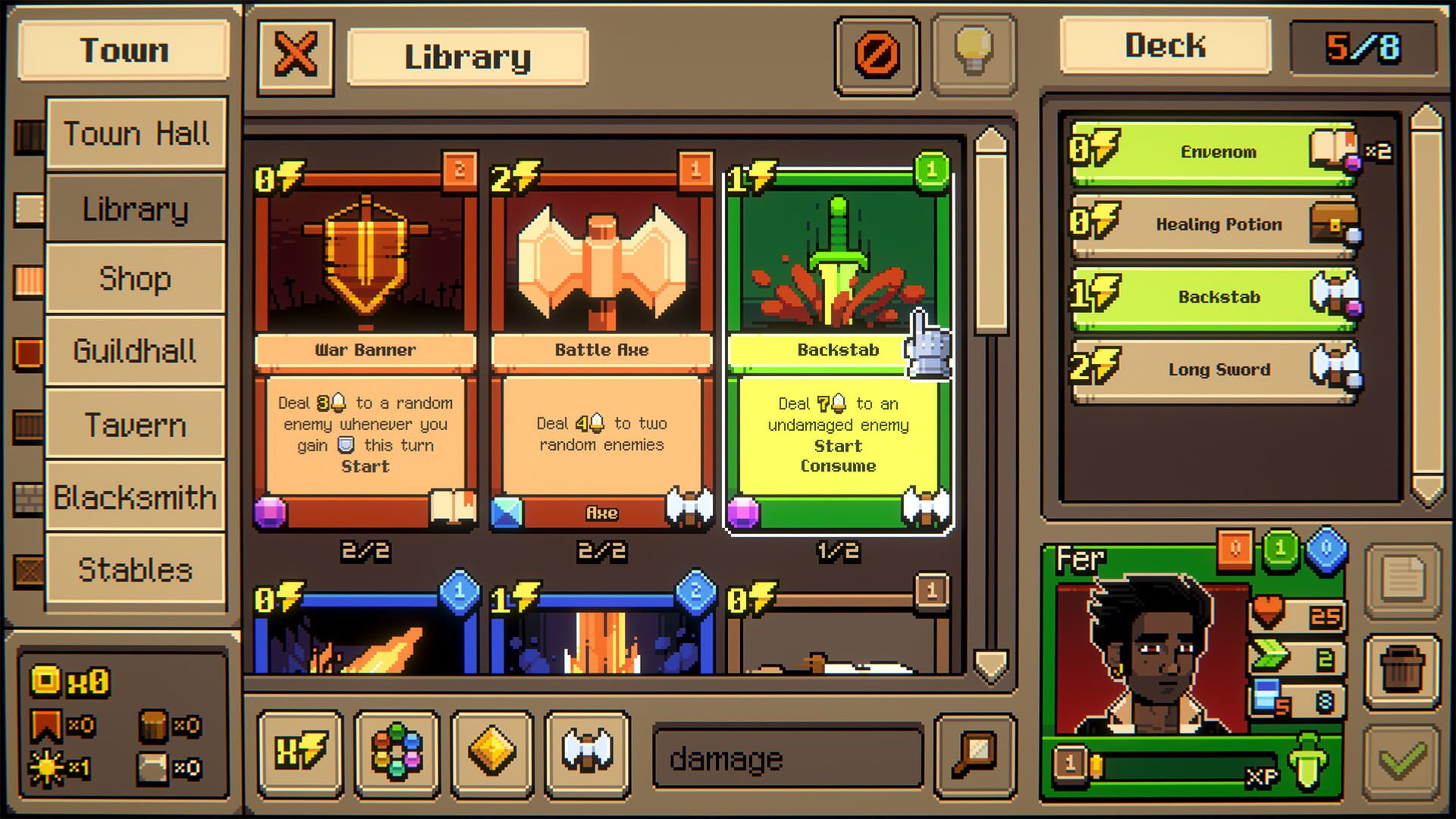Screen dimensions: 1456x819
Task: Toggle the rainbow color filter button
Action: point(394,755)
